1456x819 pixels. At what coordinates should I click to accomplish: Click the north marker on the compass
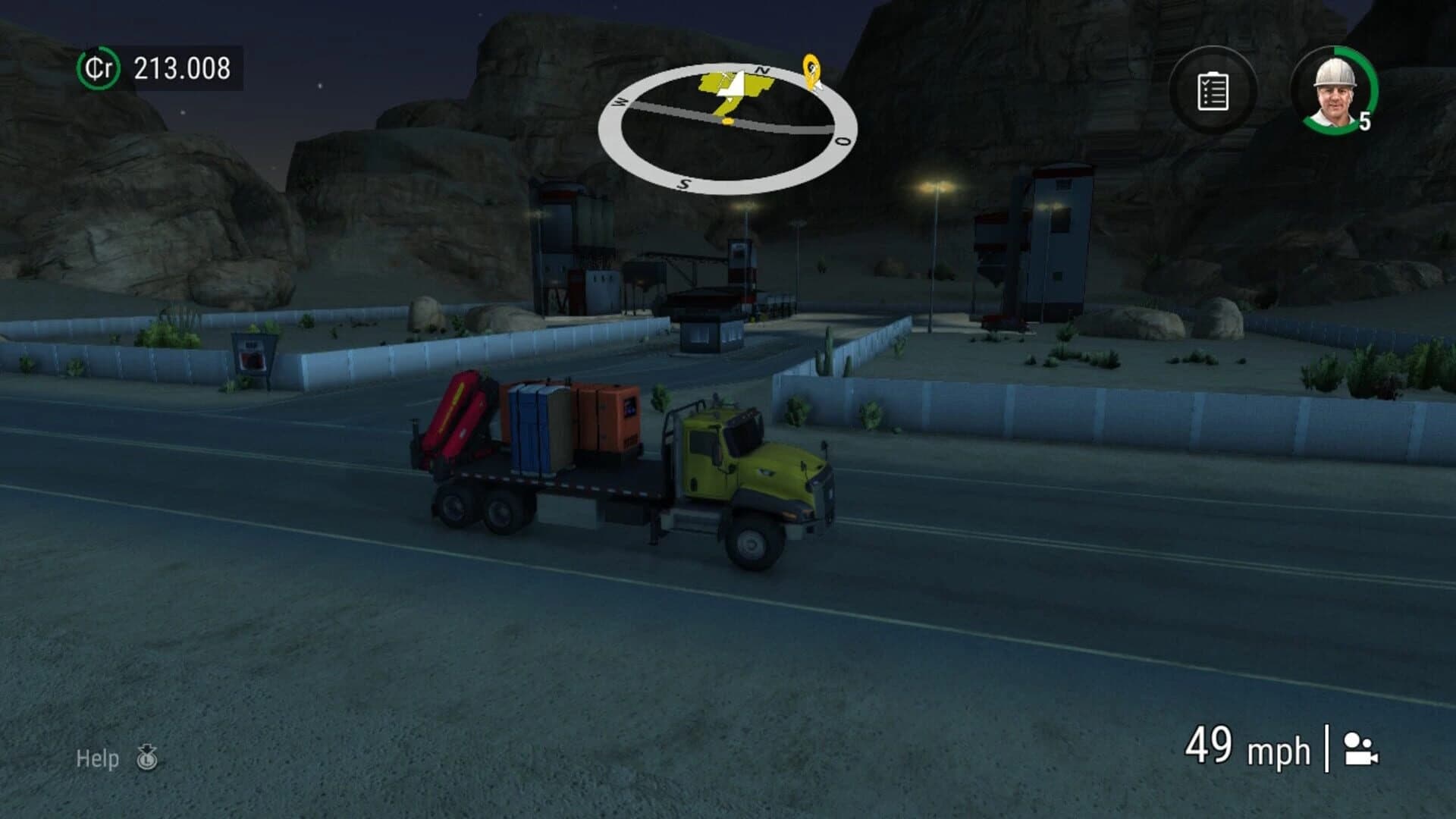(x=764, y=69)
